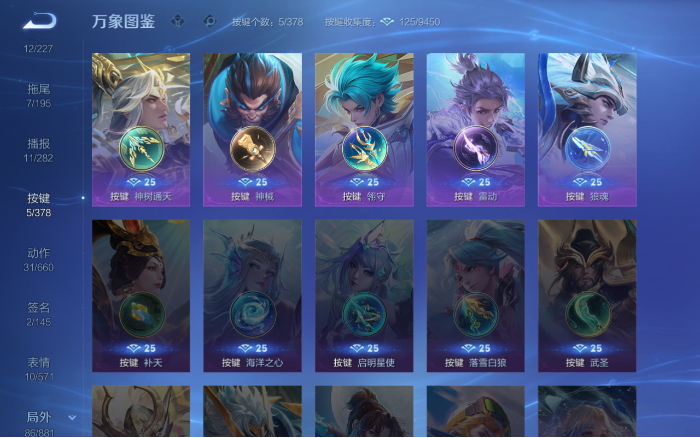700x438 pixels.
Task: Open the 武圣 button skin card
Action: (587, 295)
